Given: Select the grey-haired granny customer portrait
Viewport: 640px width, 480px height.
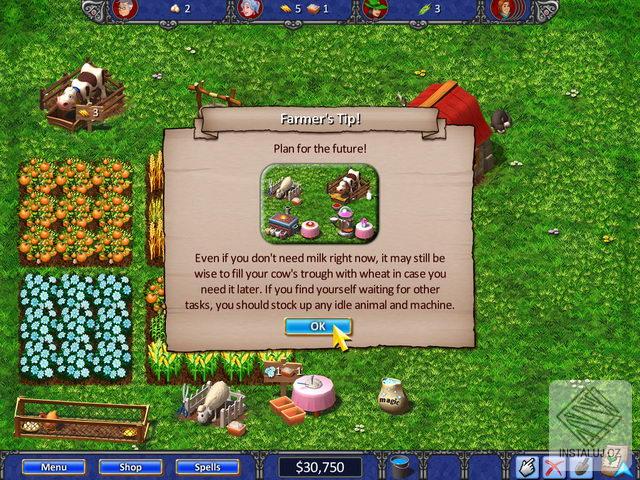Looking at the screenshot, I should coord(248,10).
